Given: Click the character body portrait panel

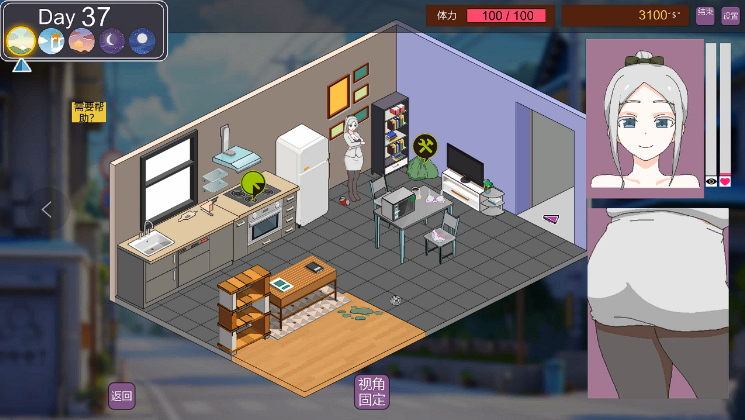Looking at the screenshot, I should (x=657, y=302).
